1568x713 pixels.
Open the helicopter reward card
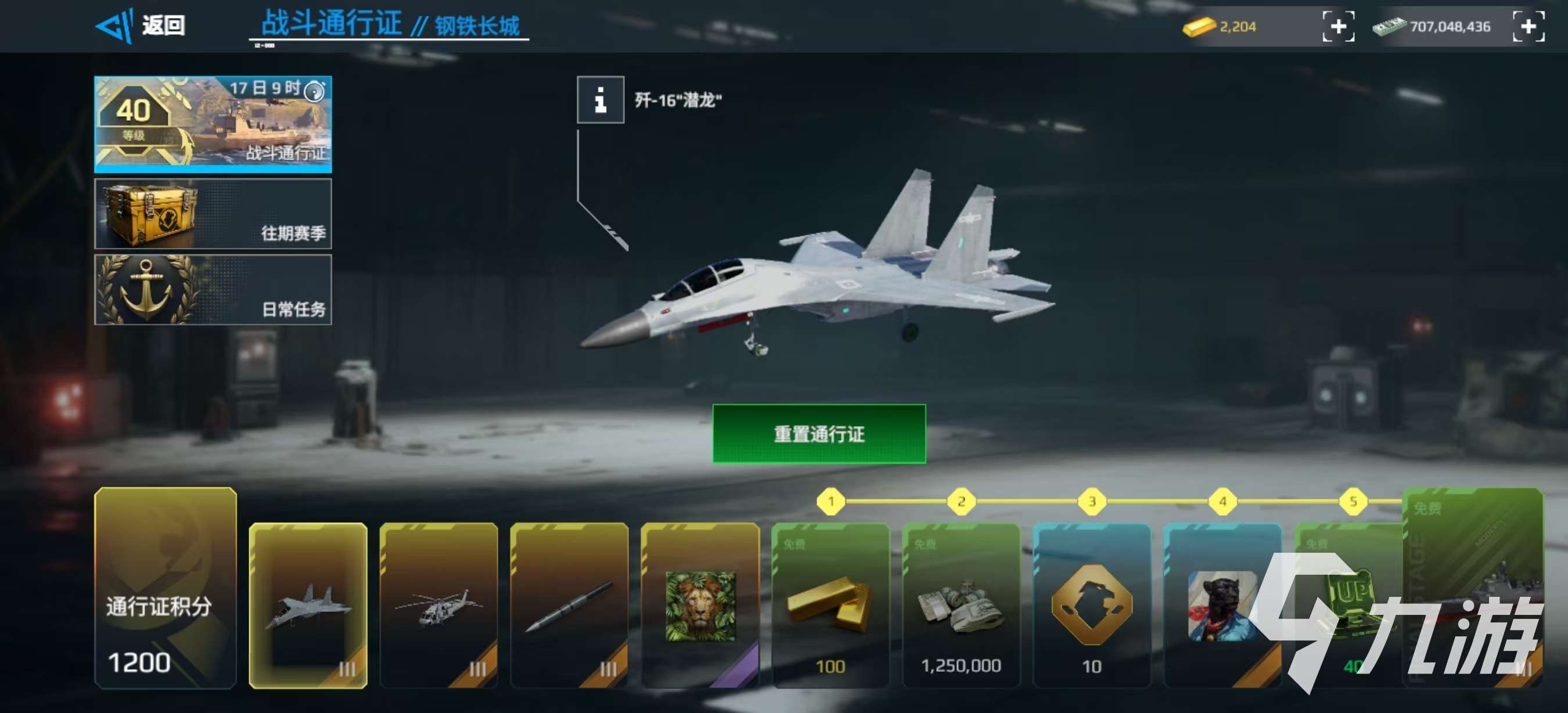point(441,608)
